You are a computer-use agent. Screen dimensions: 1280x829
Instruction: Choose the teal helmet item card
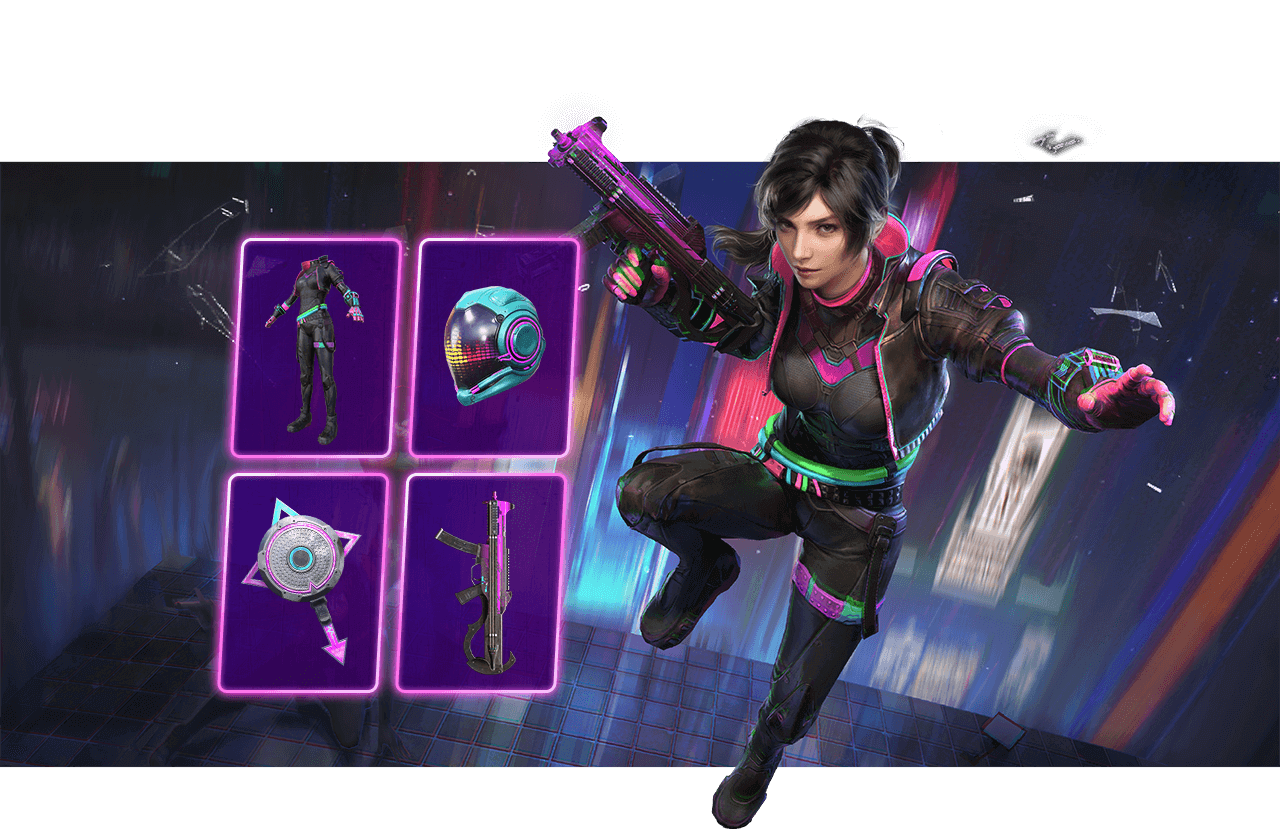click(x=494, y=347)
